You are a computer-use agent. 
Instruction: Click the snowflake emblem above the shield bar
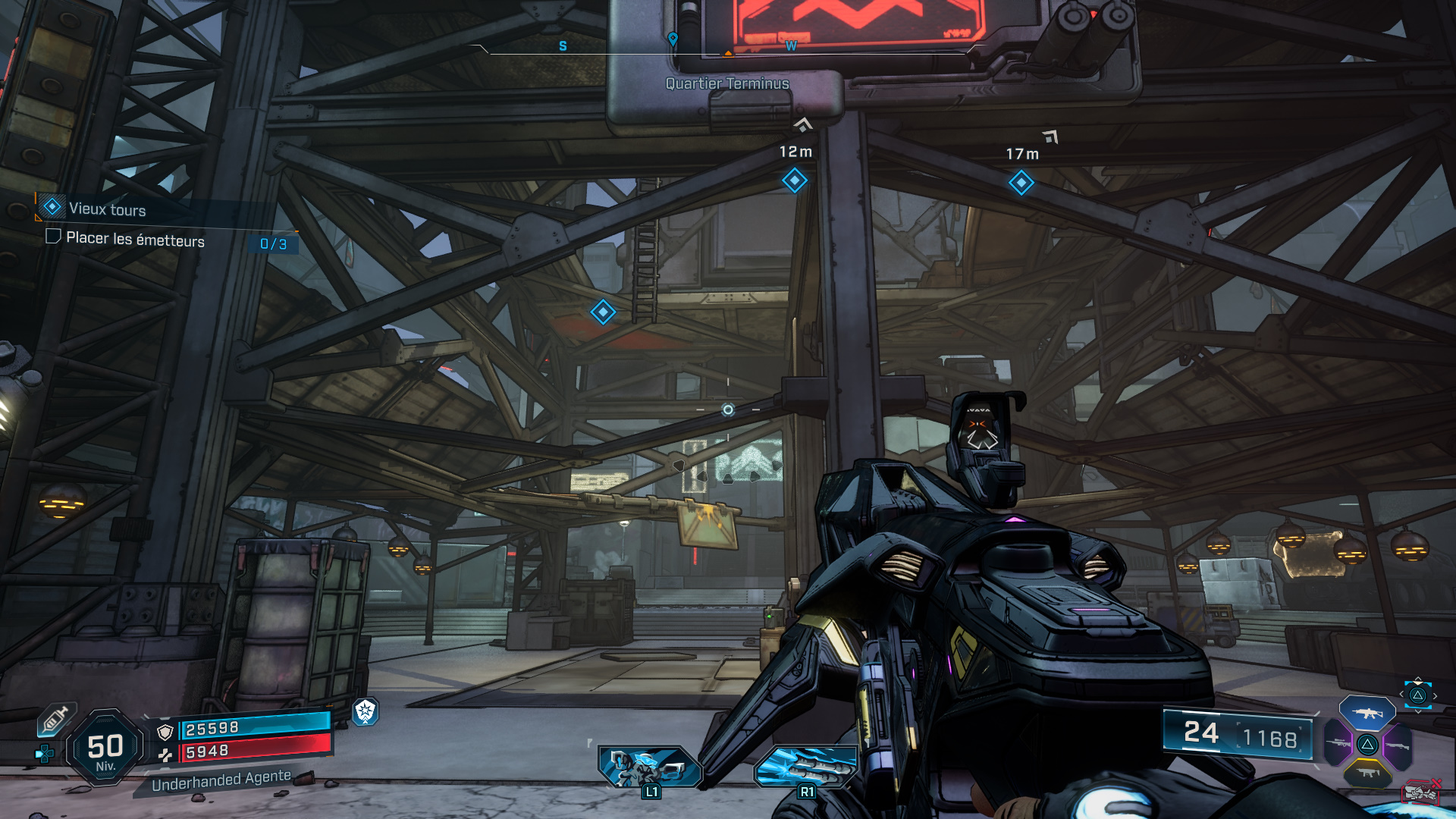[365, 713]
